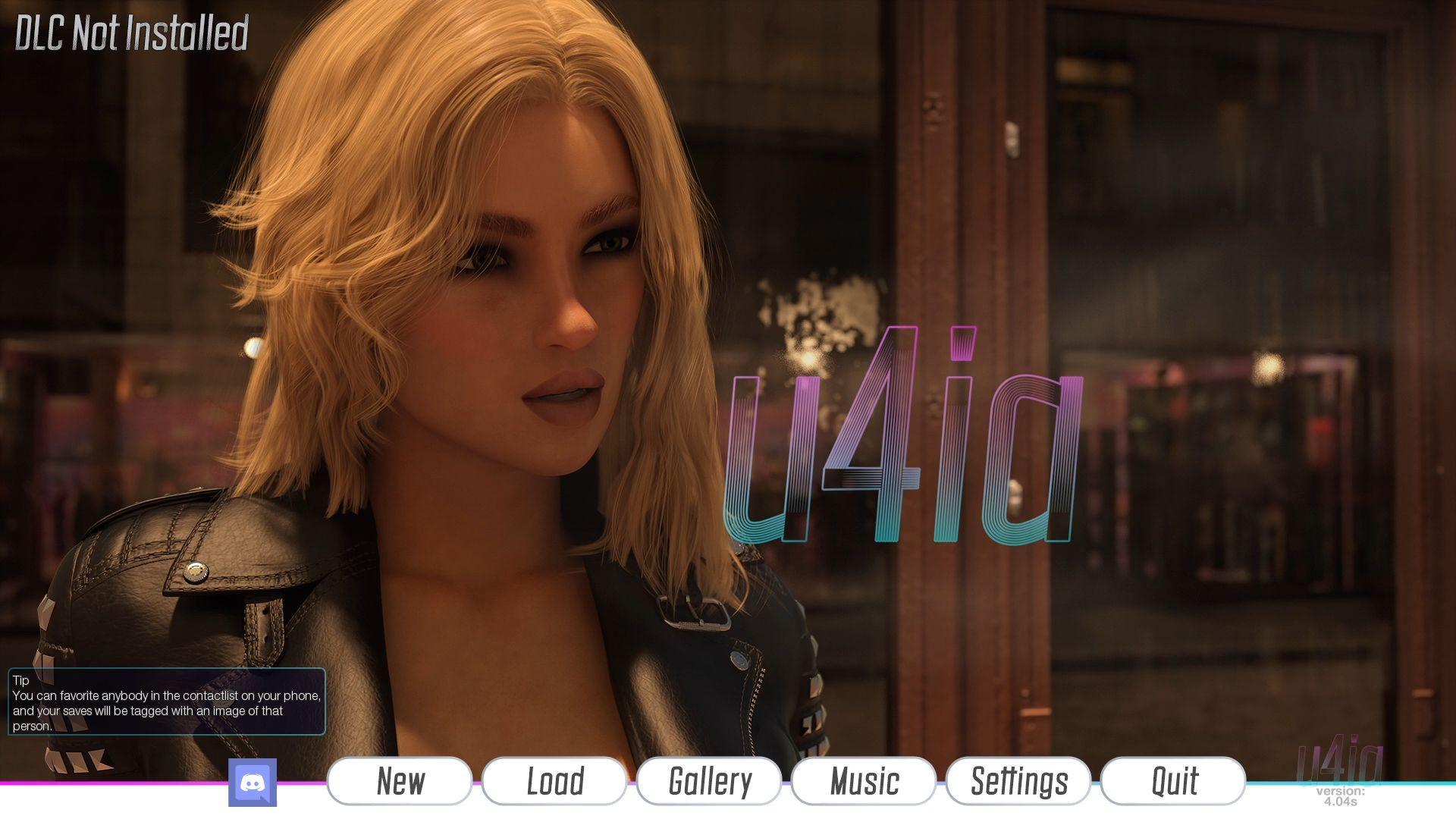Screen dimensions: 1456x819
Task: Quit the game
Action: point(1173,781)
